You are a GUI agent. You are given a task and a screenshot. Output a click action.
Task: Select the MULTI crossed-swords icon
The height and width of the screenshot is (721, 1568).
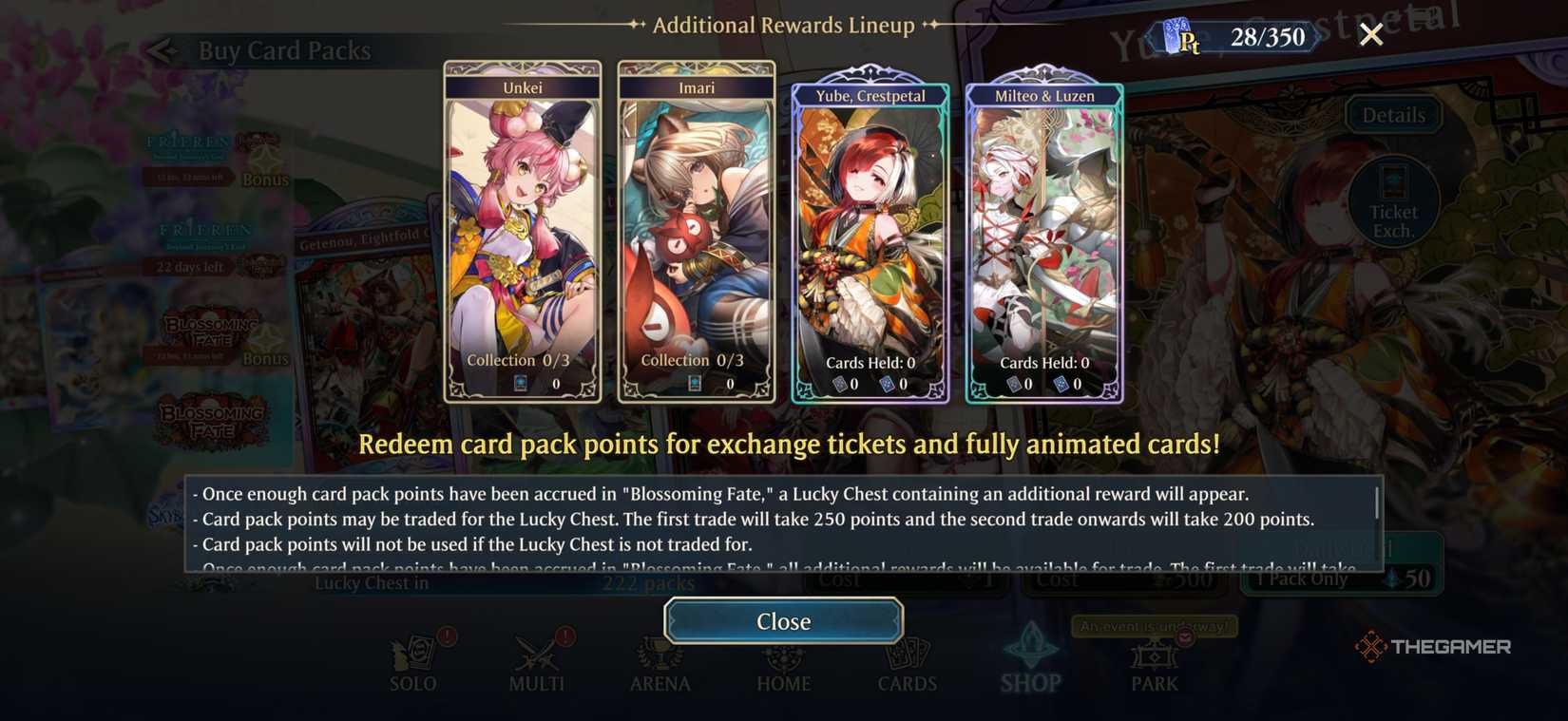tap(536, 655)
